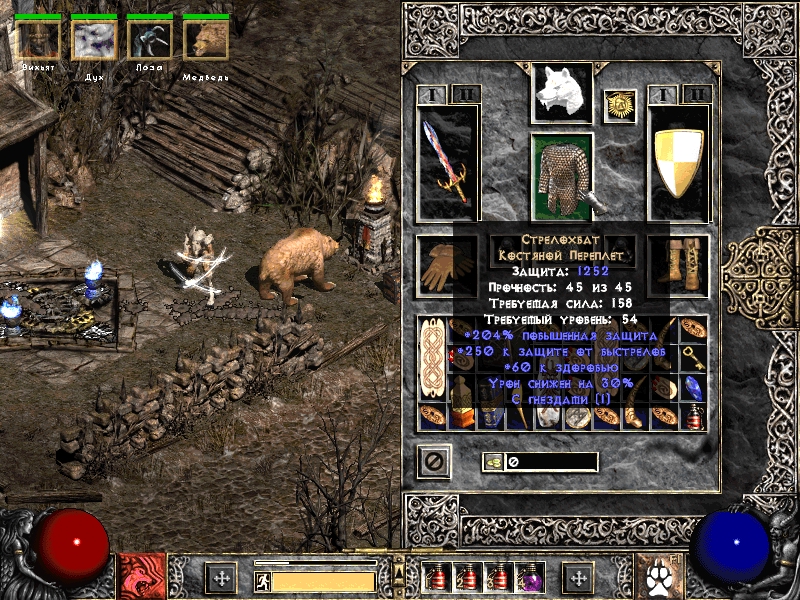Close the inventory panel
Screen dimensions: 800x600
[434, 462]
